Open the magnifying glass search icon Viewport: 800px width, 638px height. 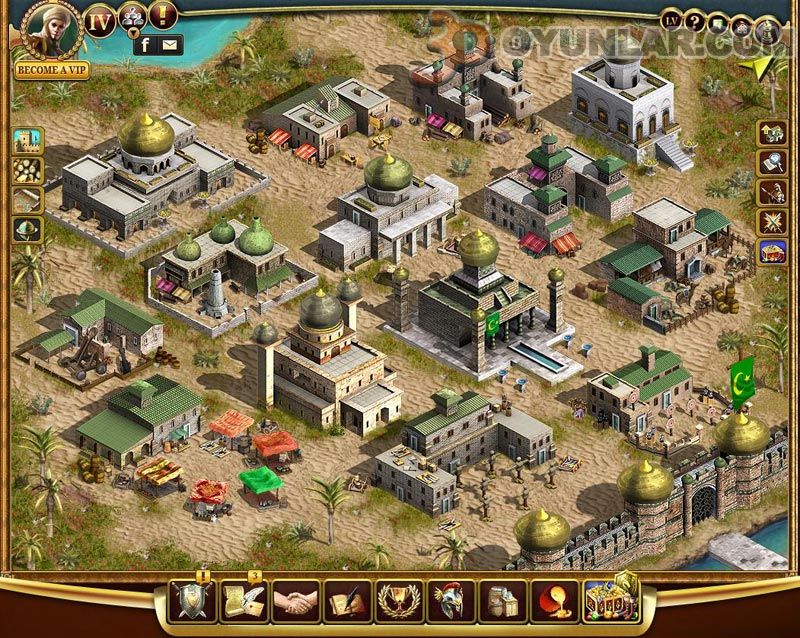tap(771, 162)
